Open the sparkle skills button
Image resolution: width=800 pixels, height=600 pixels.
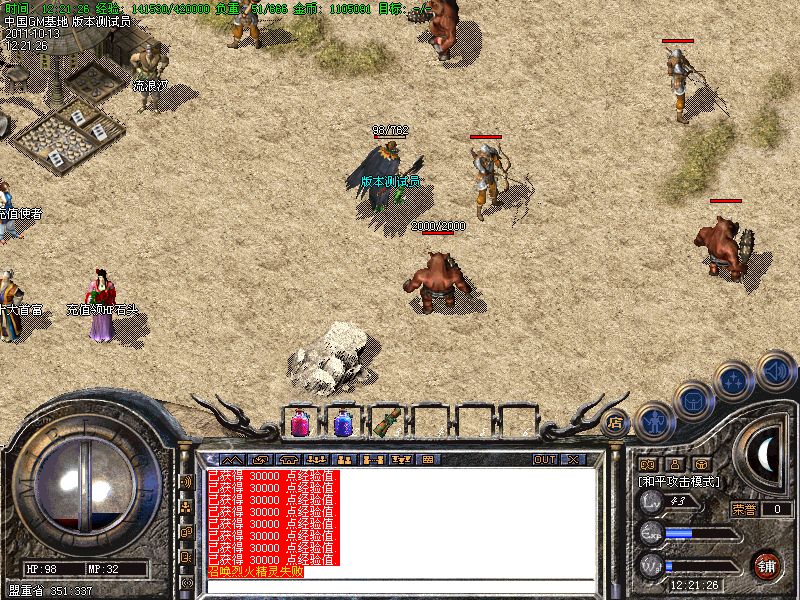(x=735, y=381)
